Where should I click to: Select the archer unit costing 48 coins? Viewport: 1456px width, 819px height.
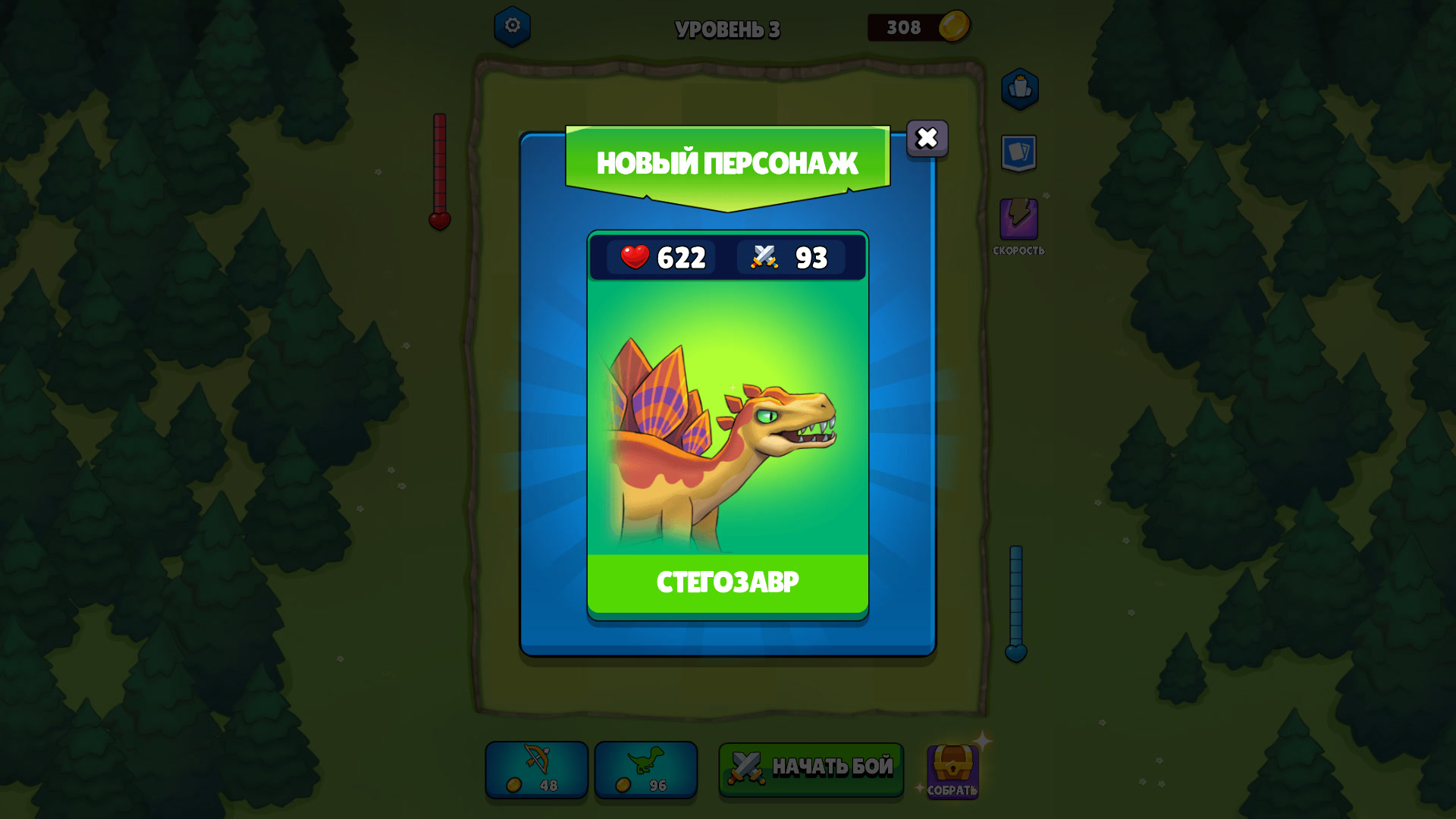(x=535, y=770)
